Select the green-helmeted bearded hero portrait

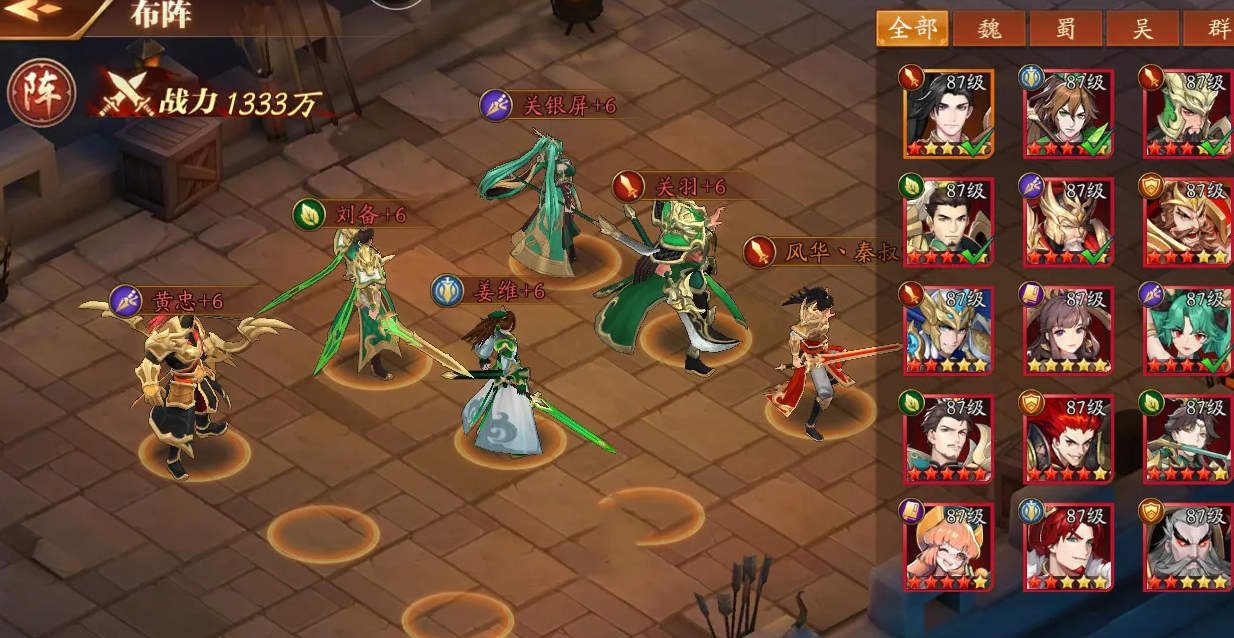(1187, 112)
